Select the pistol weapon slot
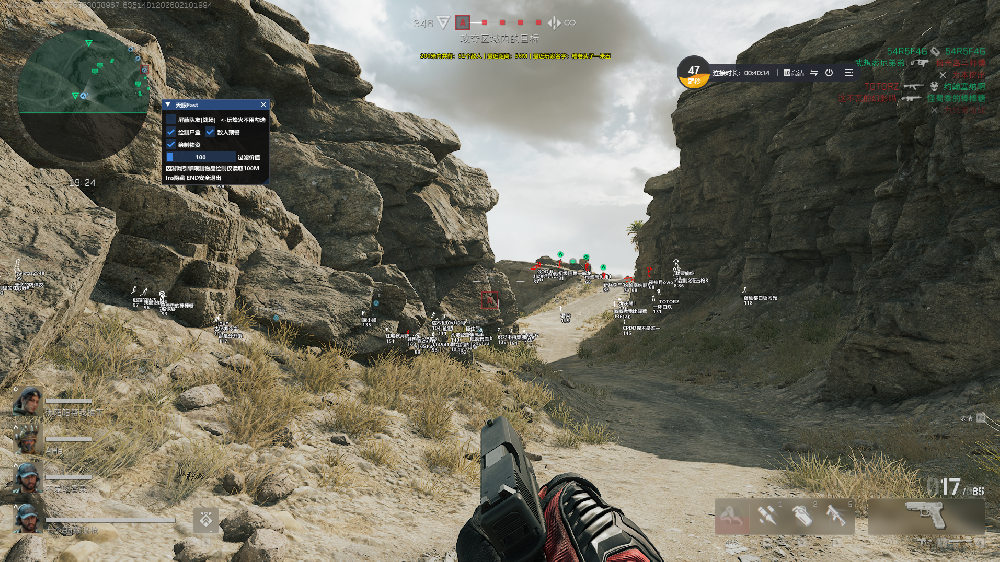The image size is (1000, 562). (925, 516)
